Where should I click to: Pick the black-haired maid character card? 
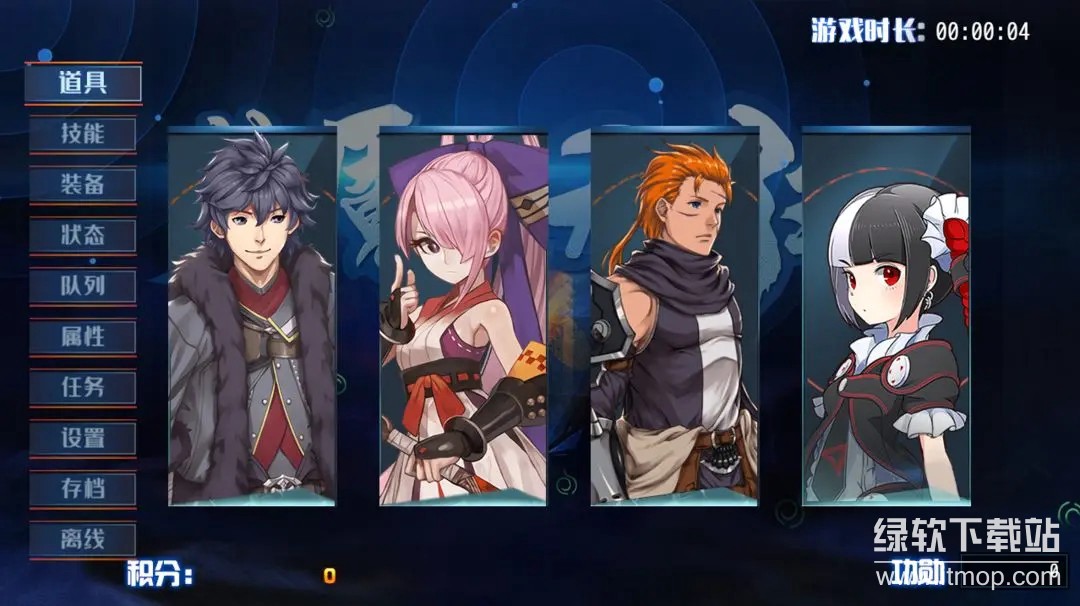[x=886, y=318]
